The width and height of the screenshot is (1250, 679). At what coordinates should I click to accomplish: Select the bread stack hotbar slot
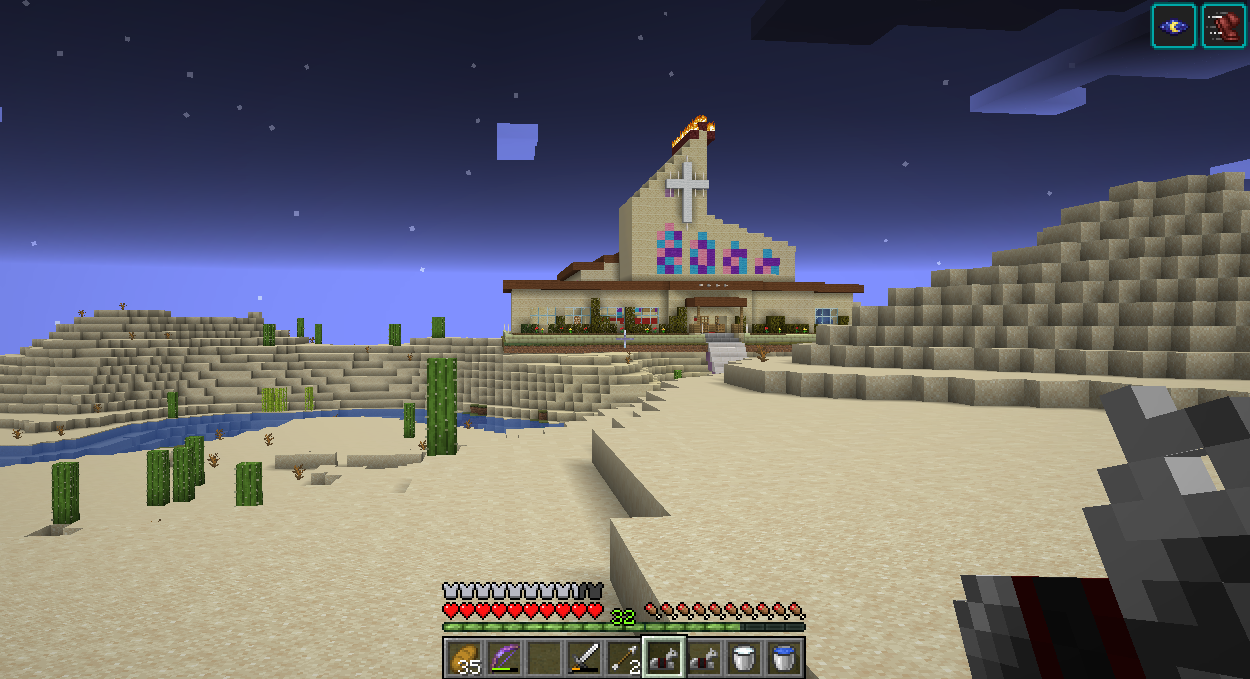(x=463, y=657)
